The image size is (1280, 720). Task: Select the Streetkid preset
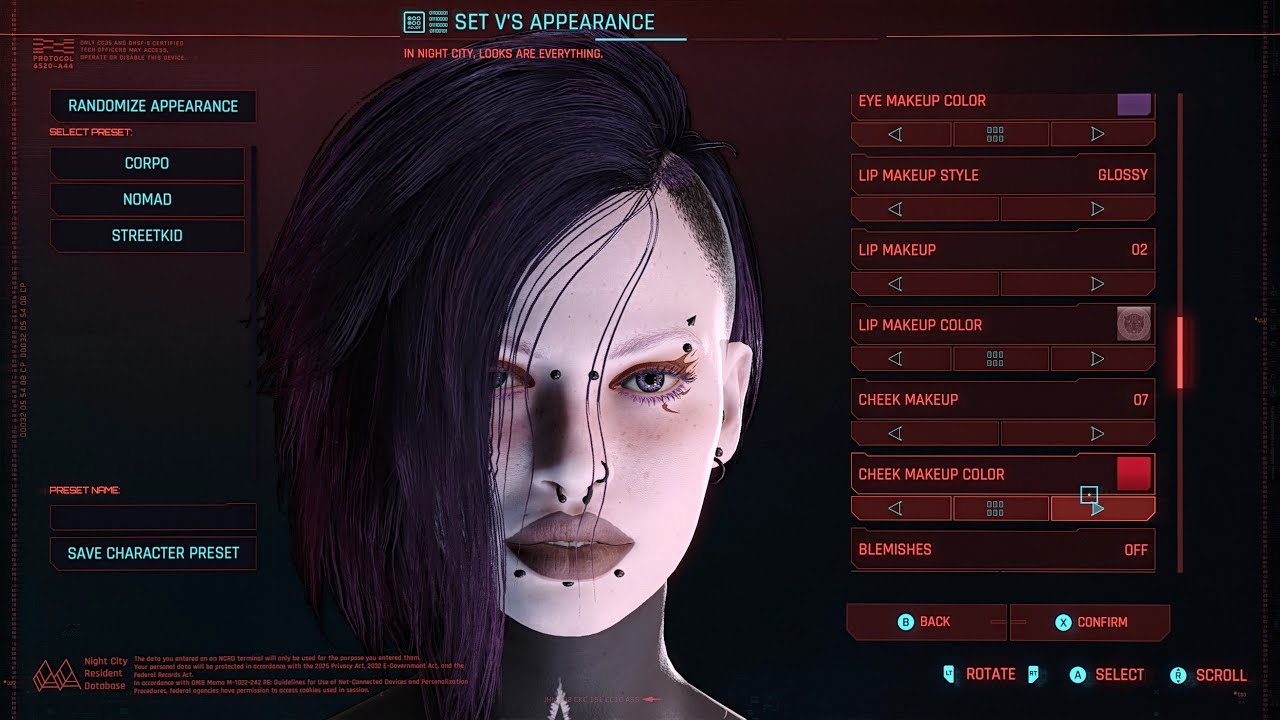[x=148, y=235]
